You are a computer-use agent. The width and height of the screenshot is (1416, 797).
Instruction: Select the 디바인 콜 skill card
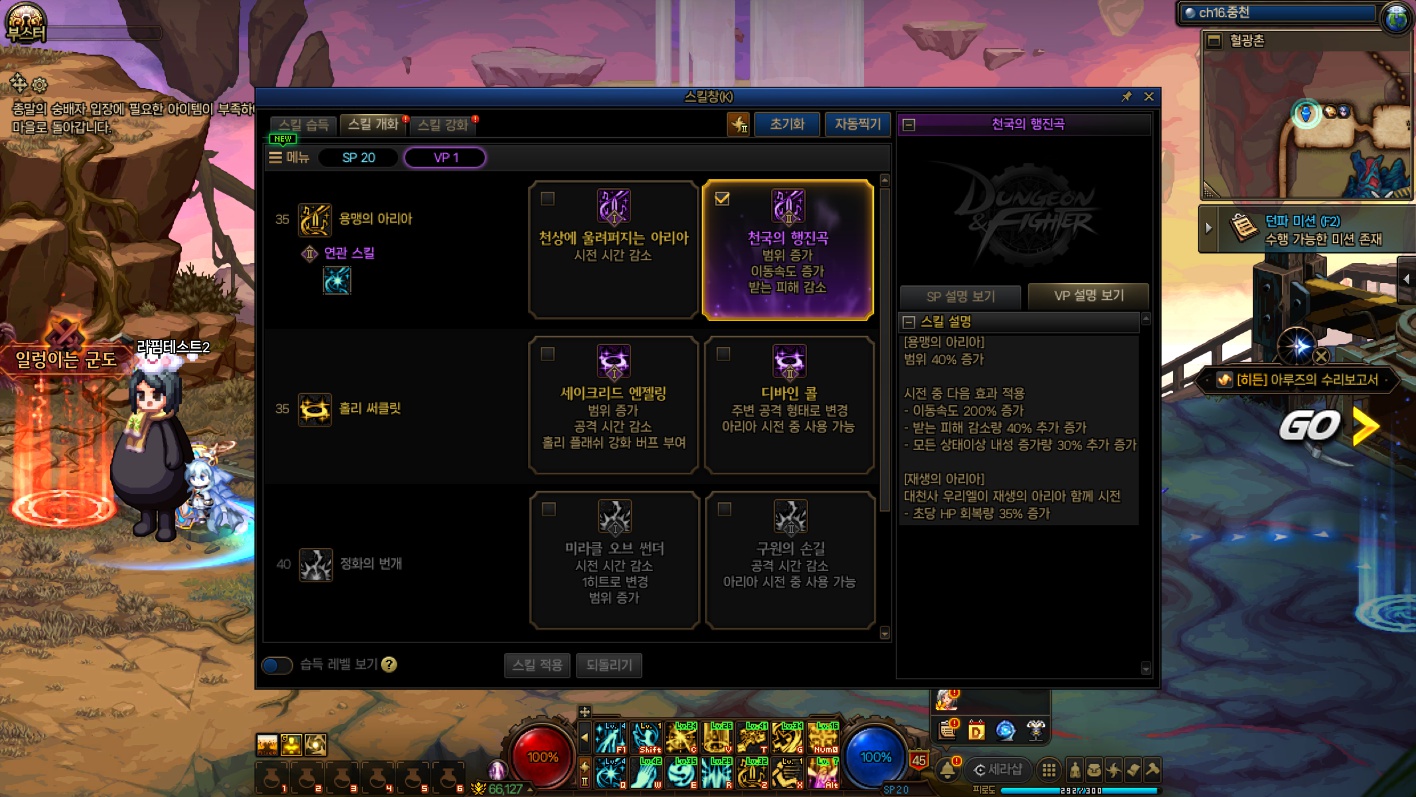[x=789, y=404]
